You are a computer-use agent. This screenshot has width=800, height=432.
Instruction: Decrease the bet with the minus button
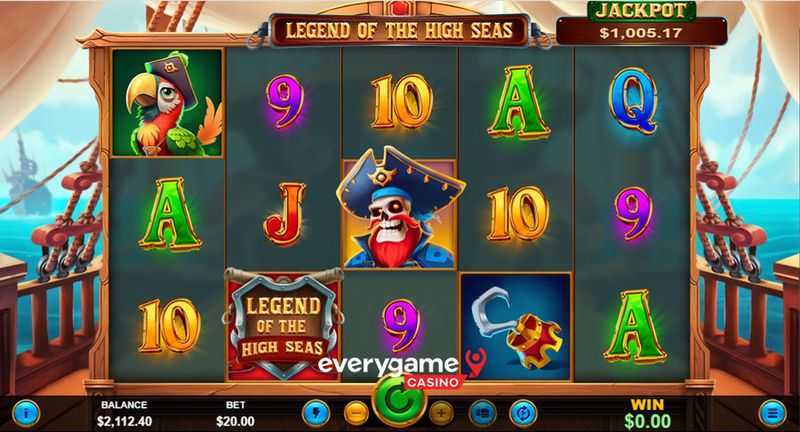[356, 411]
